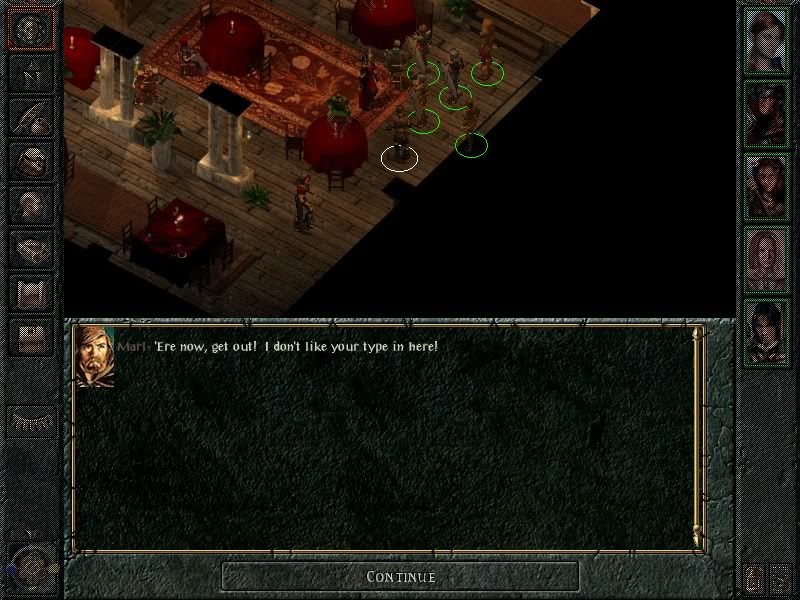Click the dialogue box's scroll-up arrow

tap(697, 333)
